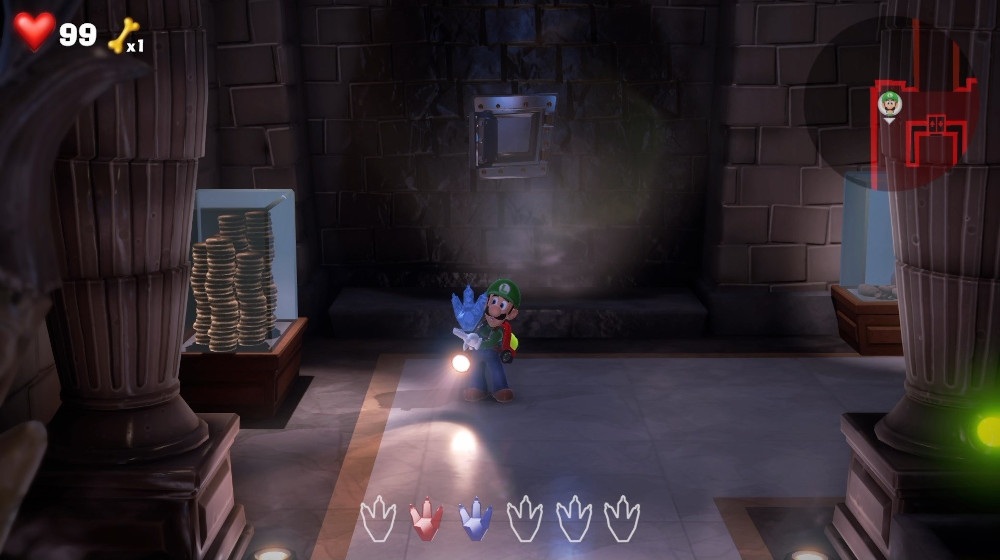Select the golden bone item icon
This screenshot has height=560, width=1000.
[122, 36]
